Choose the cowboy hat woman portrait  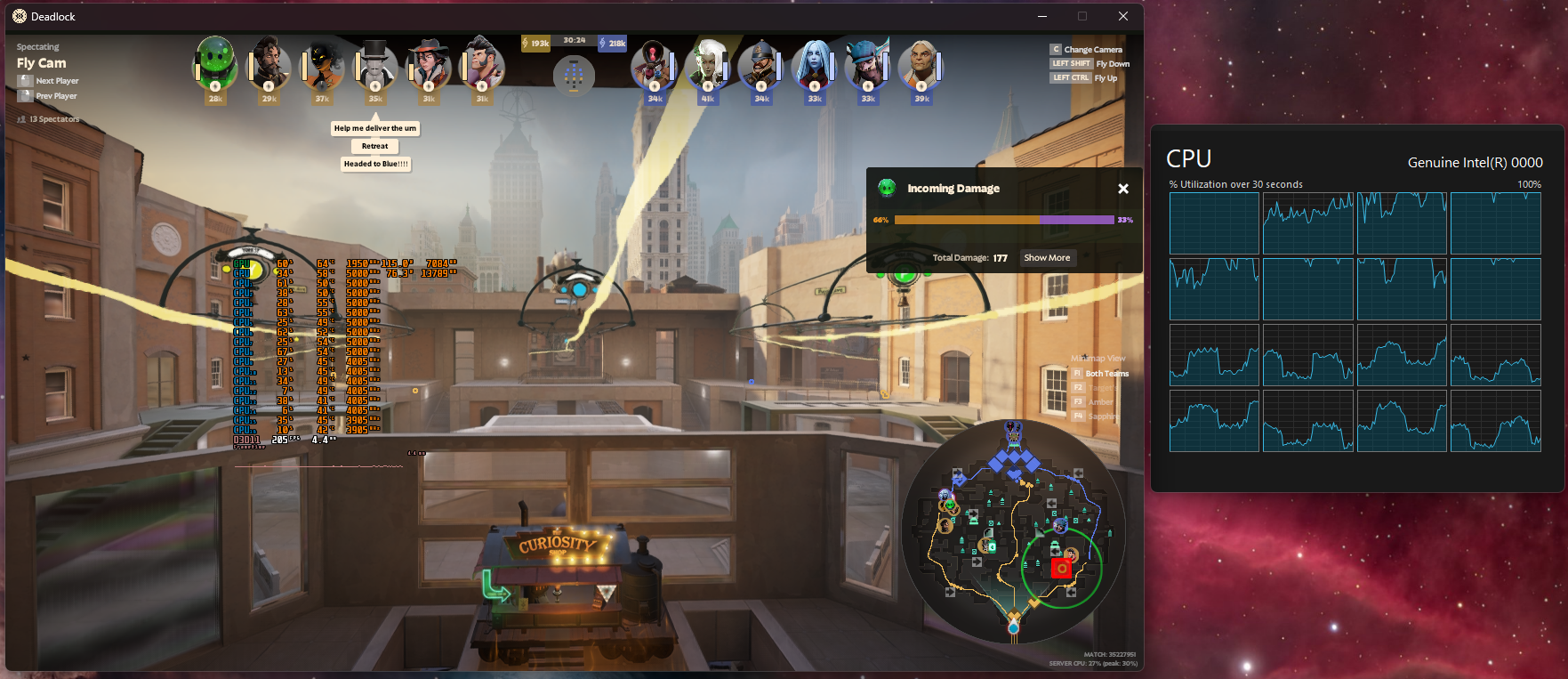point(429,64)
